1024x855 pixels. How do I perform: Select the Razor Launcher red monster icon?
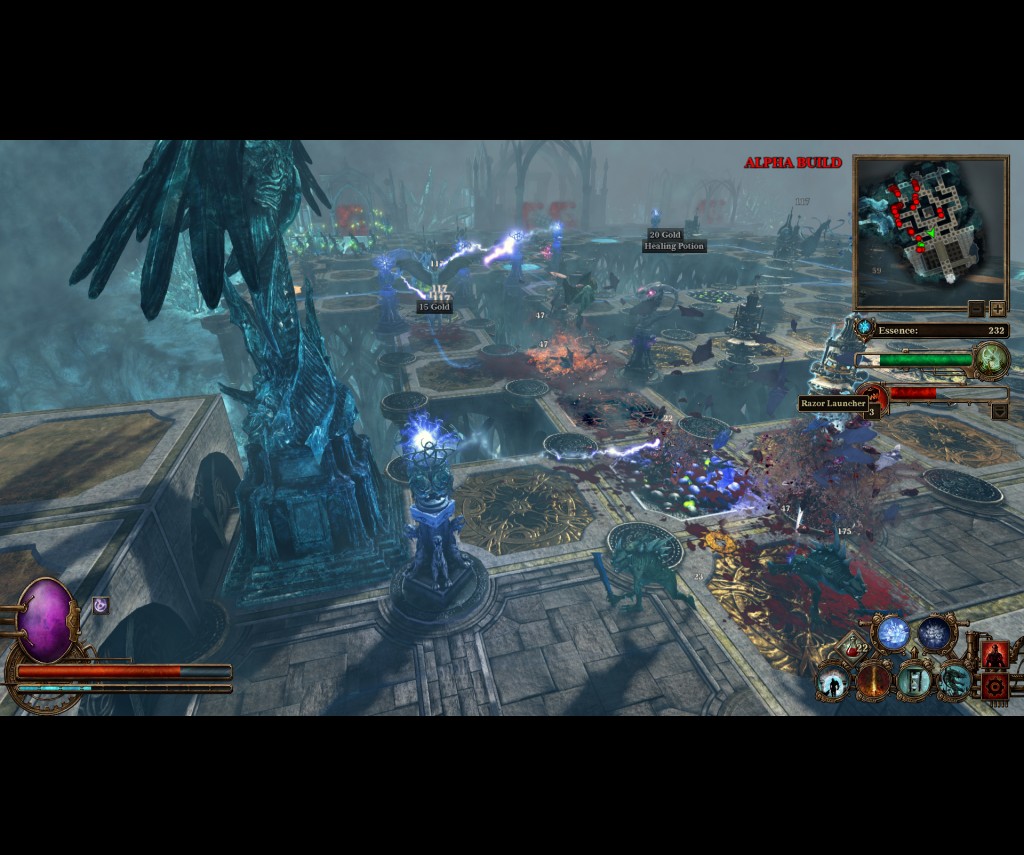872,397
